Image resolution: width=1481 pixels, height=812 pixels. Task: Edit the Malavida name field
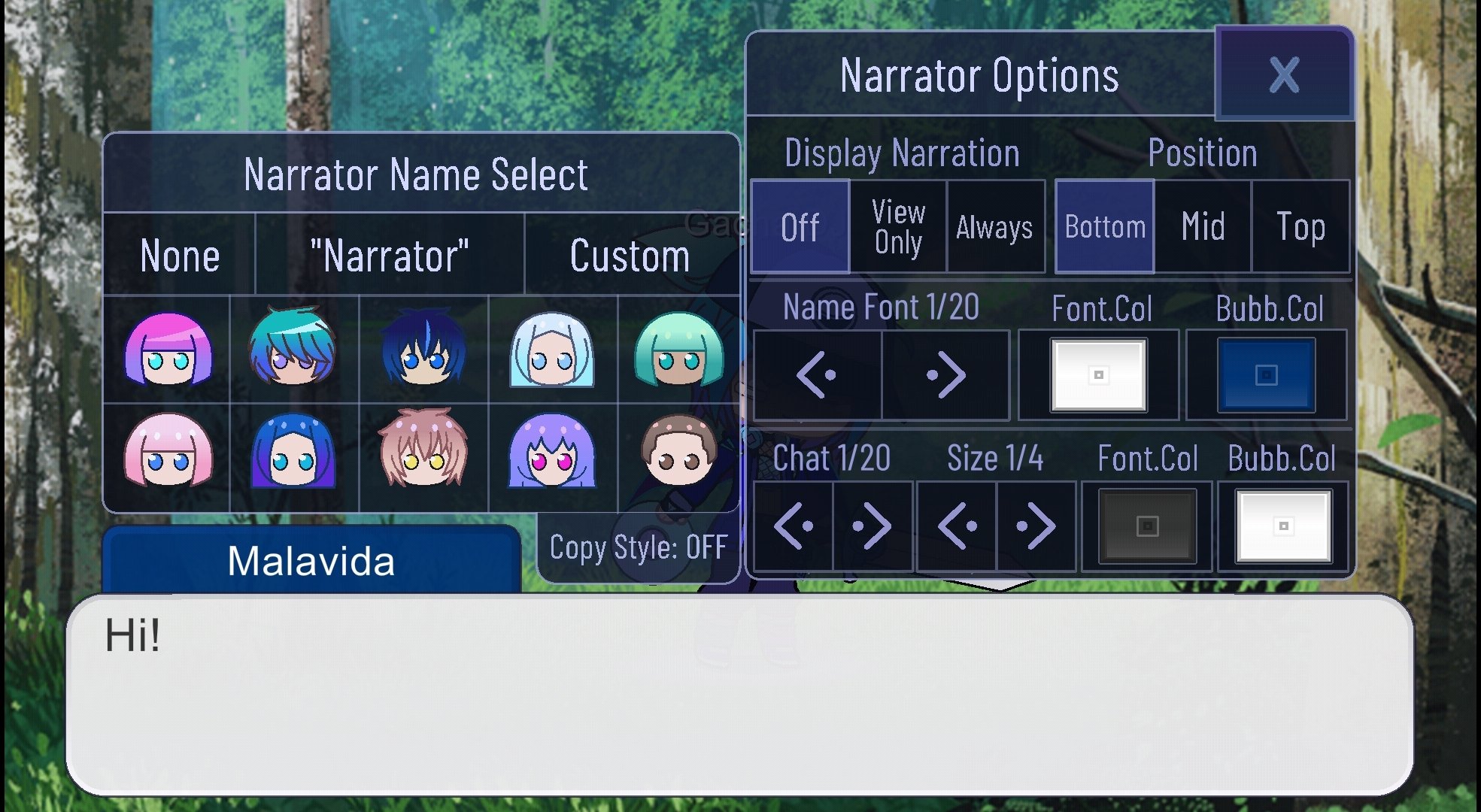311,559
